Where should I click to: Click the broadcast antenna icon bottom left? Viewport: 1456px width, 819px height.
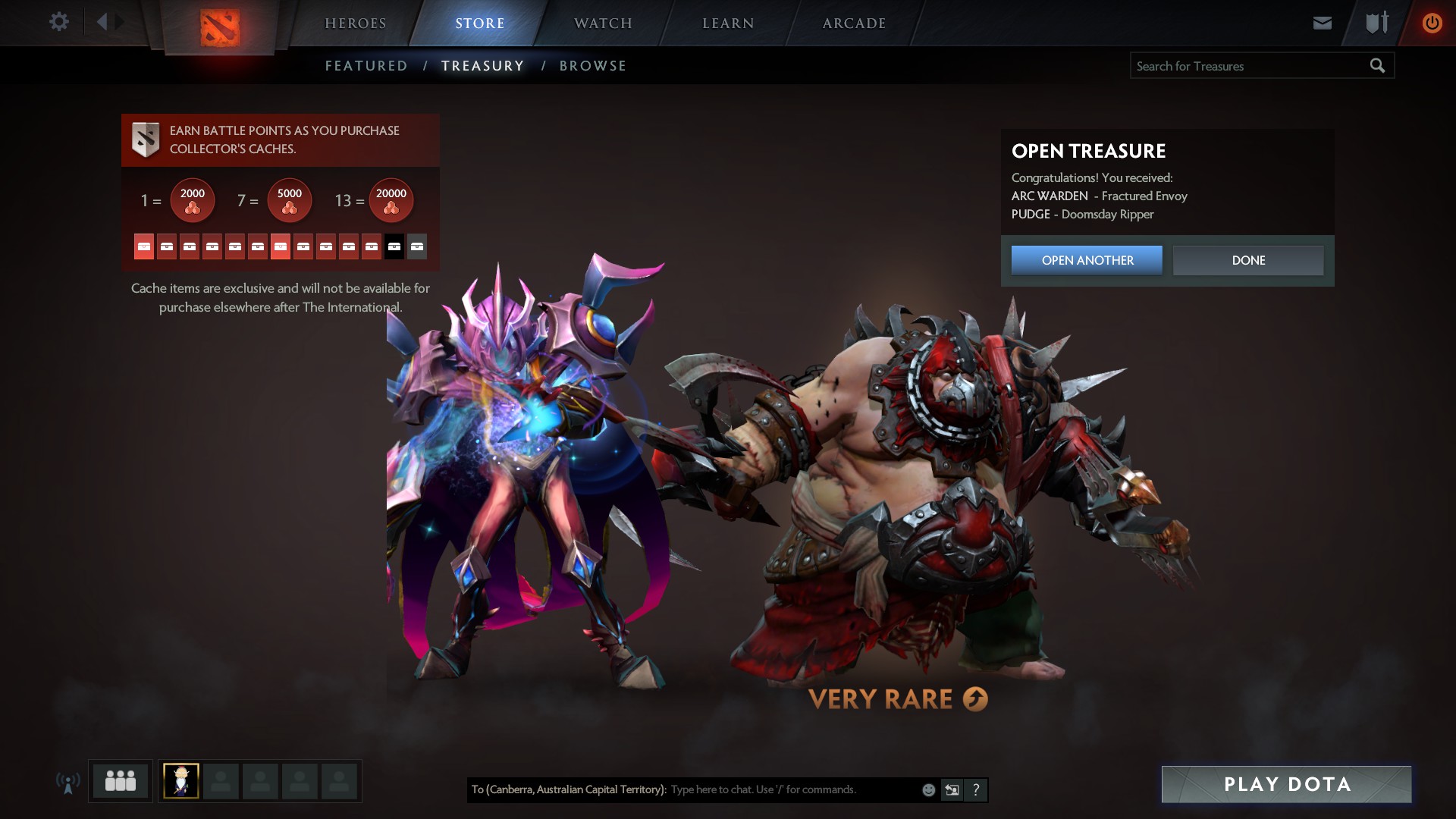click(68, 781)
